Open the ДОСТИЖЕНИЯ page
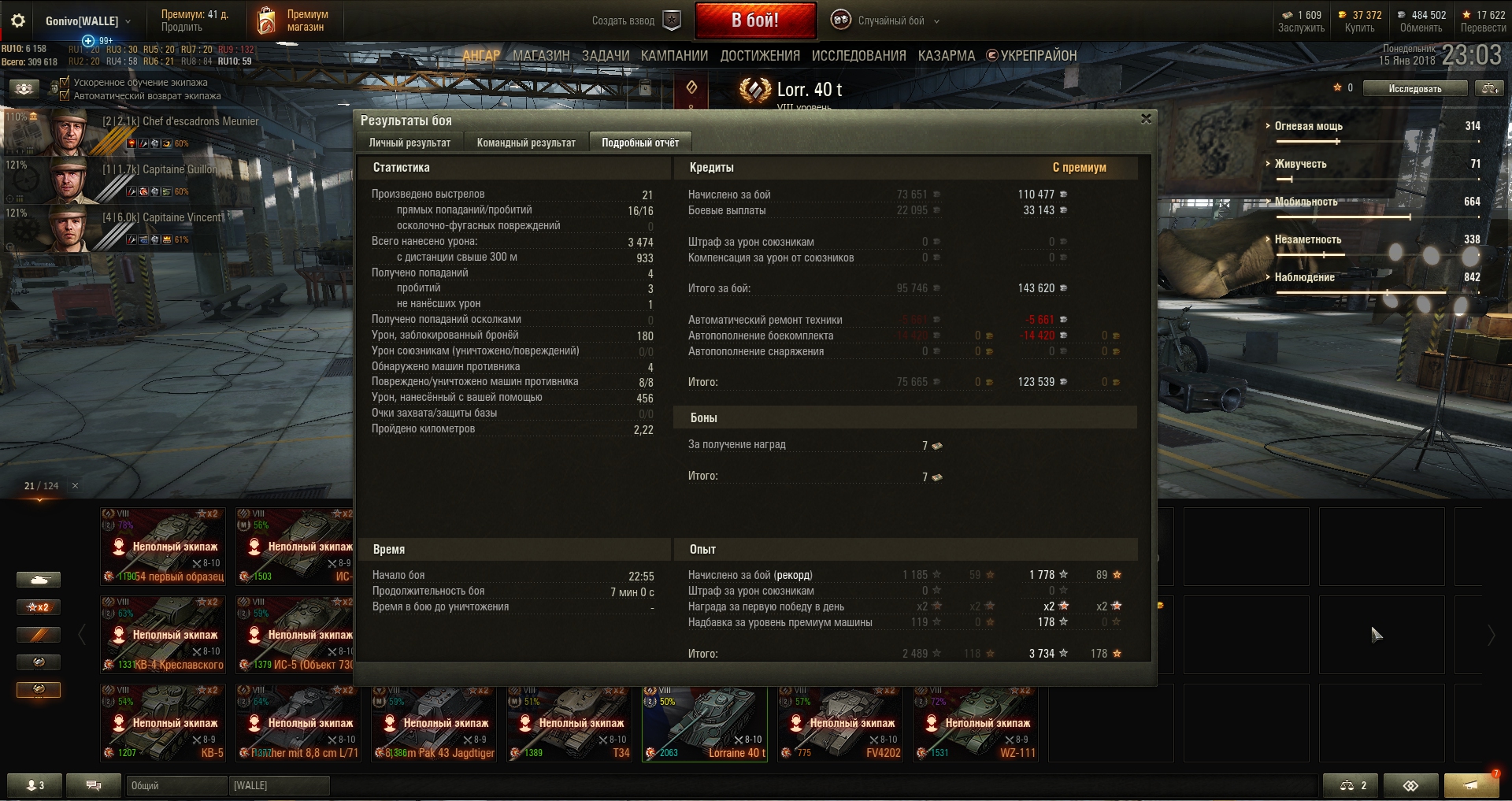The width and height of the screenshot is (1512, 801). coord(759,56)
